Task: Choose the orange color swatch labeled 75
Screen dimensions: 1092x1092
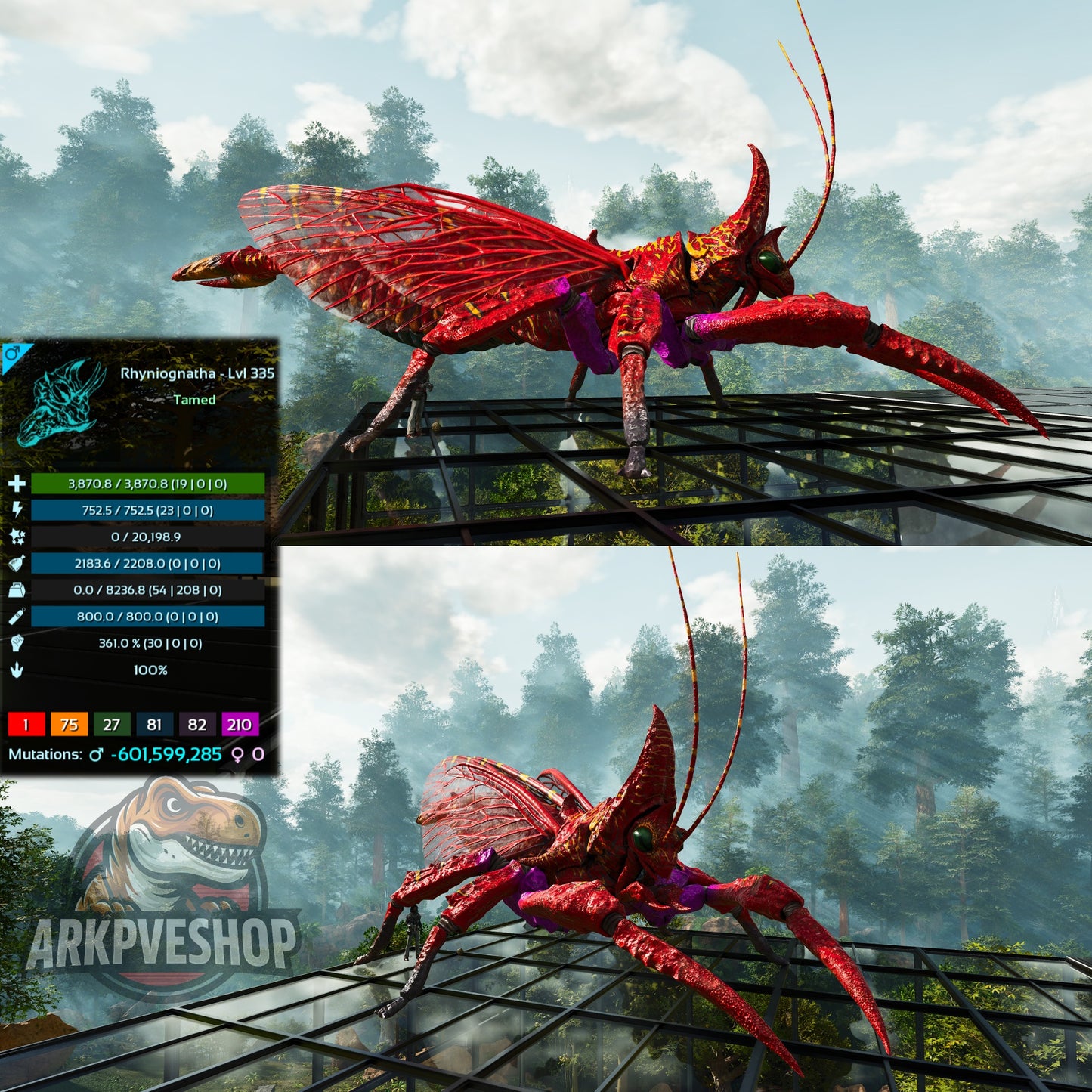Action: pyautogui.click(x=69, y=725)
